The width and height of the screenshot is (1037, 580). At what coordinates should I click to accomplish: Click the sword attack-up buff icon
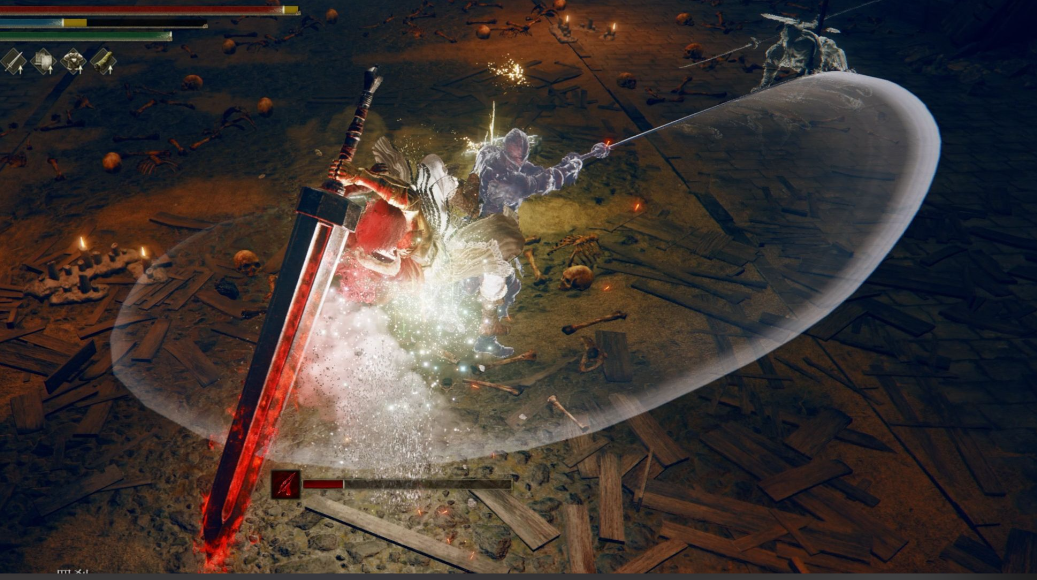pyautogui.click(x=13, y=62)
